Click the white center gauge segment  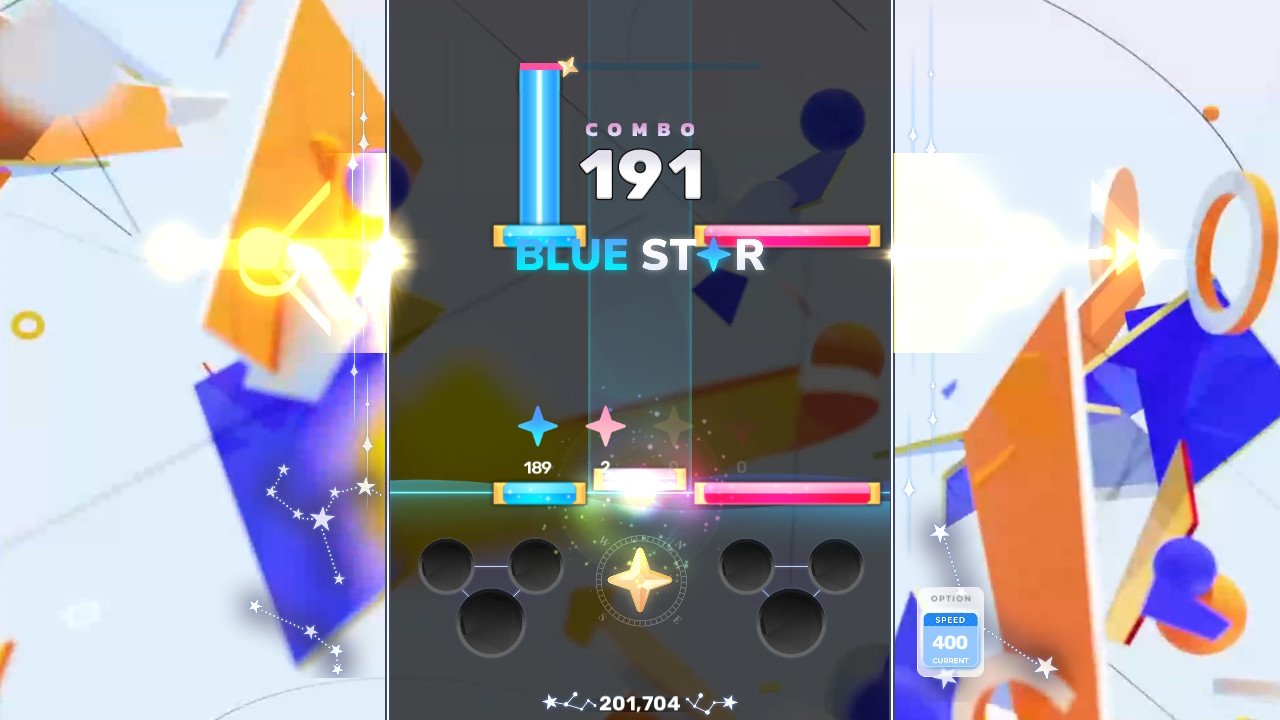(x=639, y=480)
